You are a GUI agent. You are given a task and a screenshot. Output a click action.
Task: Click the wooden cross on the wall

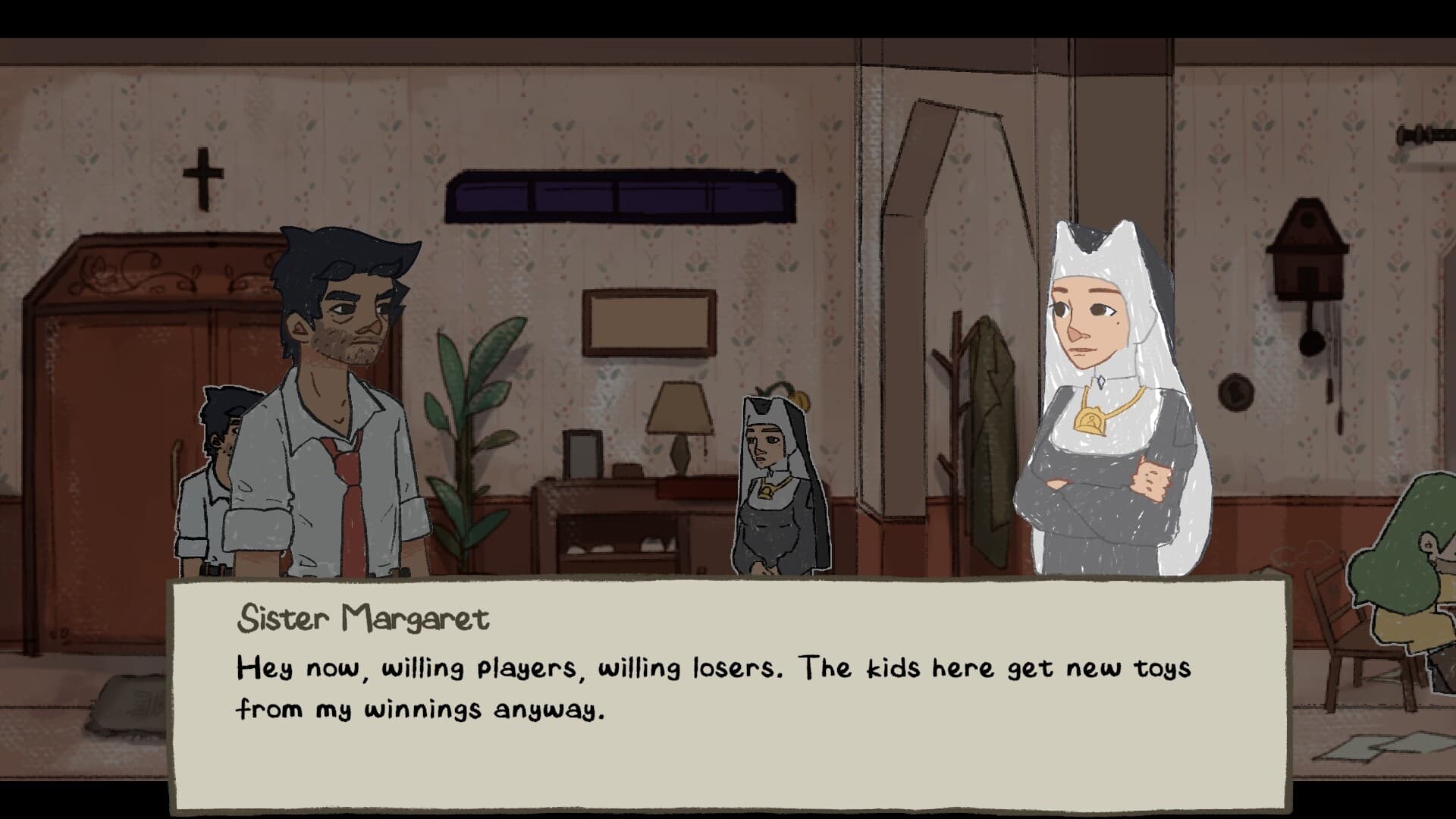pyautogui.click(x=201, y=174)
